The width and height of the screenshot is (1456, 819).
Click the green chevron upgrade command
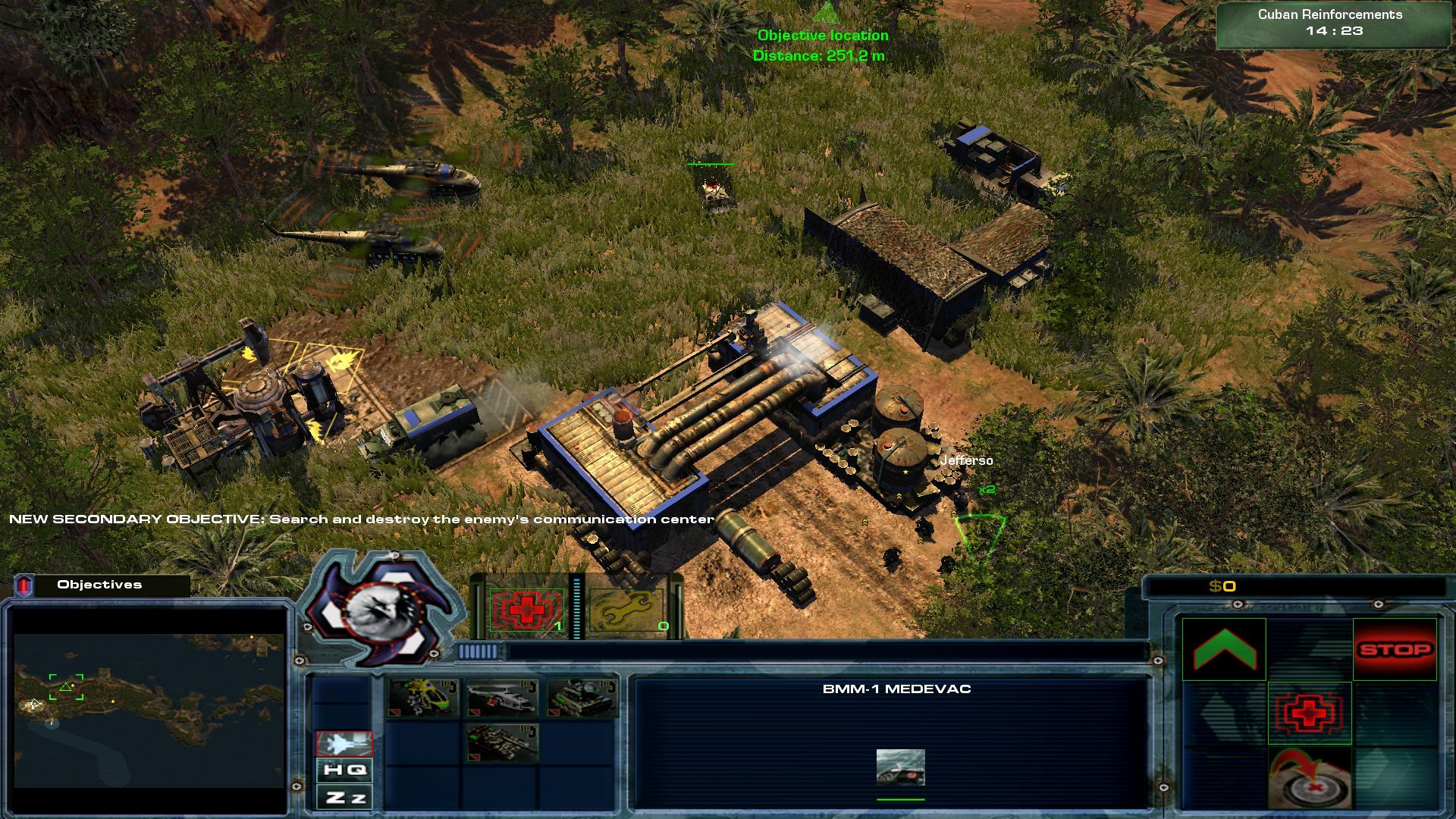point(1224,649)
